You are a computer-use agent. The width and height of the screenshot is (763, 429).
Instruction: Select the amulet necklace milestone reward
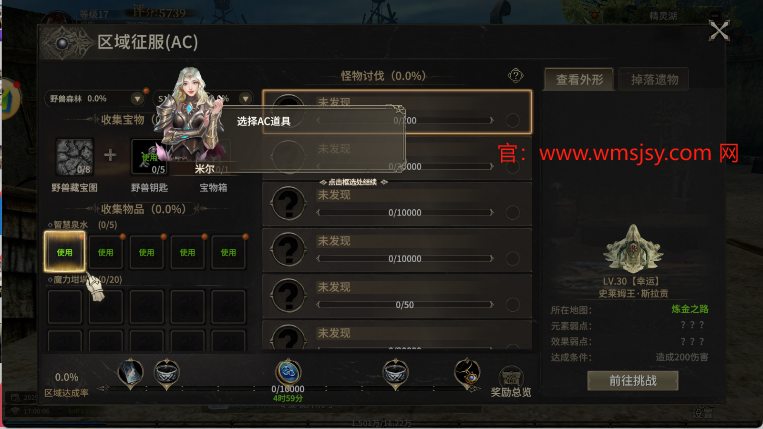pyautogui.click(x=467, y=374)
